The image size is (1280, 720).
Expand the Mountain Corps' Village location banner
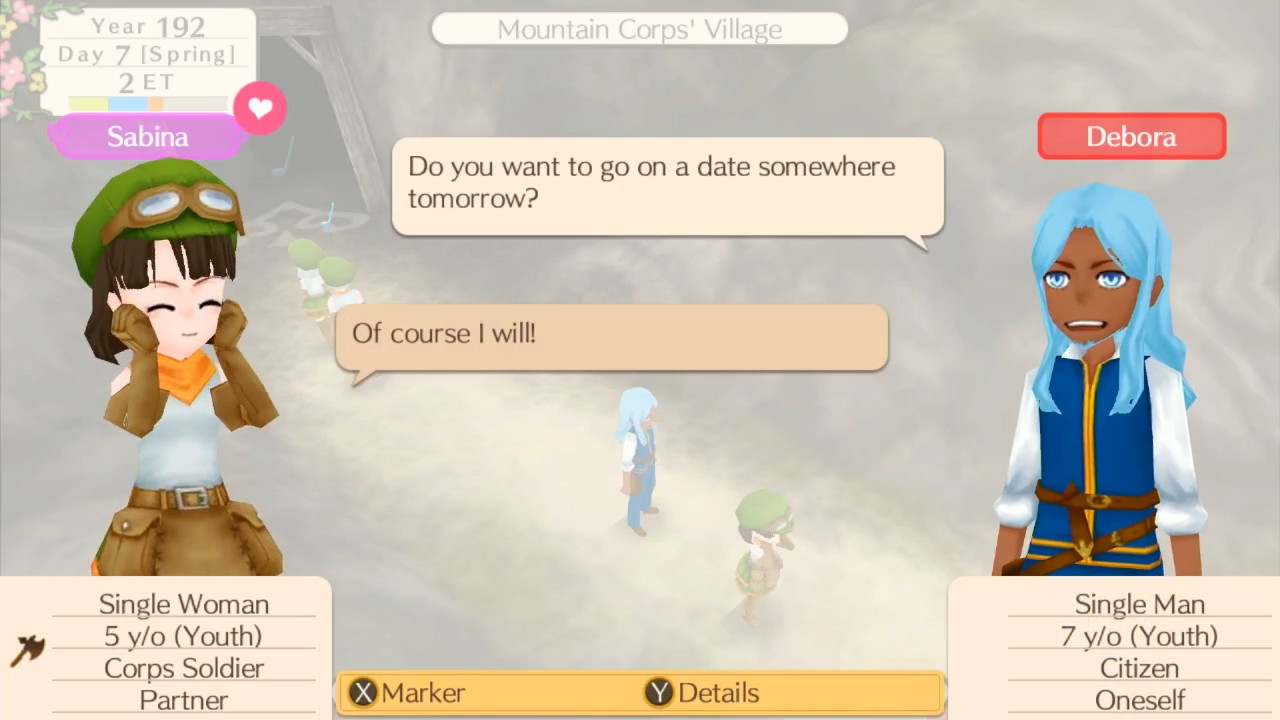pos(639,29)
